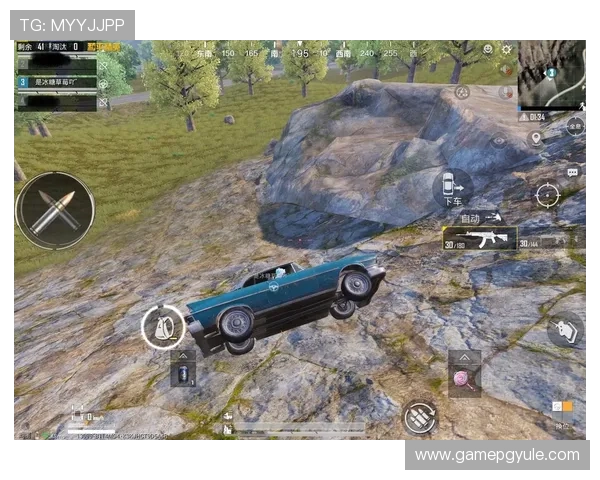The image size is (600, 480).
Task: Tap the white backpack button
Action: tap(162, 327)
